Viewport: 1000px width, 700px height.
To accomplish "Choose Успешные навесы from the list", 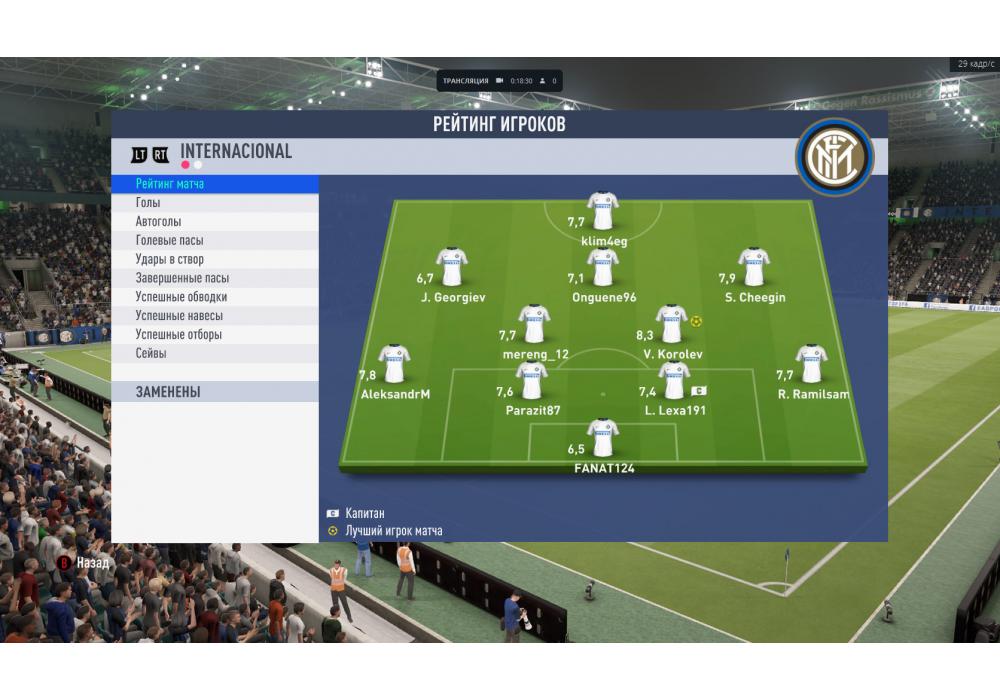I will pyautogui.click(x=215, y=316).
